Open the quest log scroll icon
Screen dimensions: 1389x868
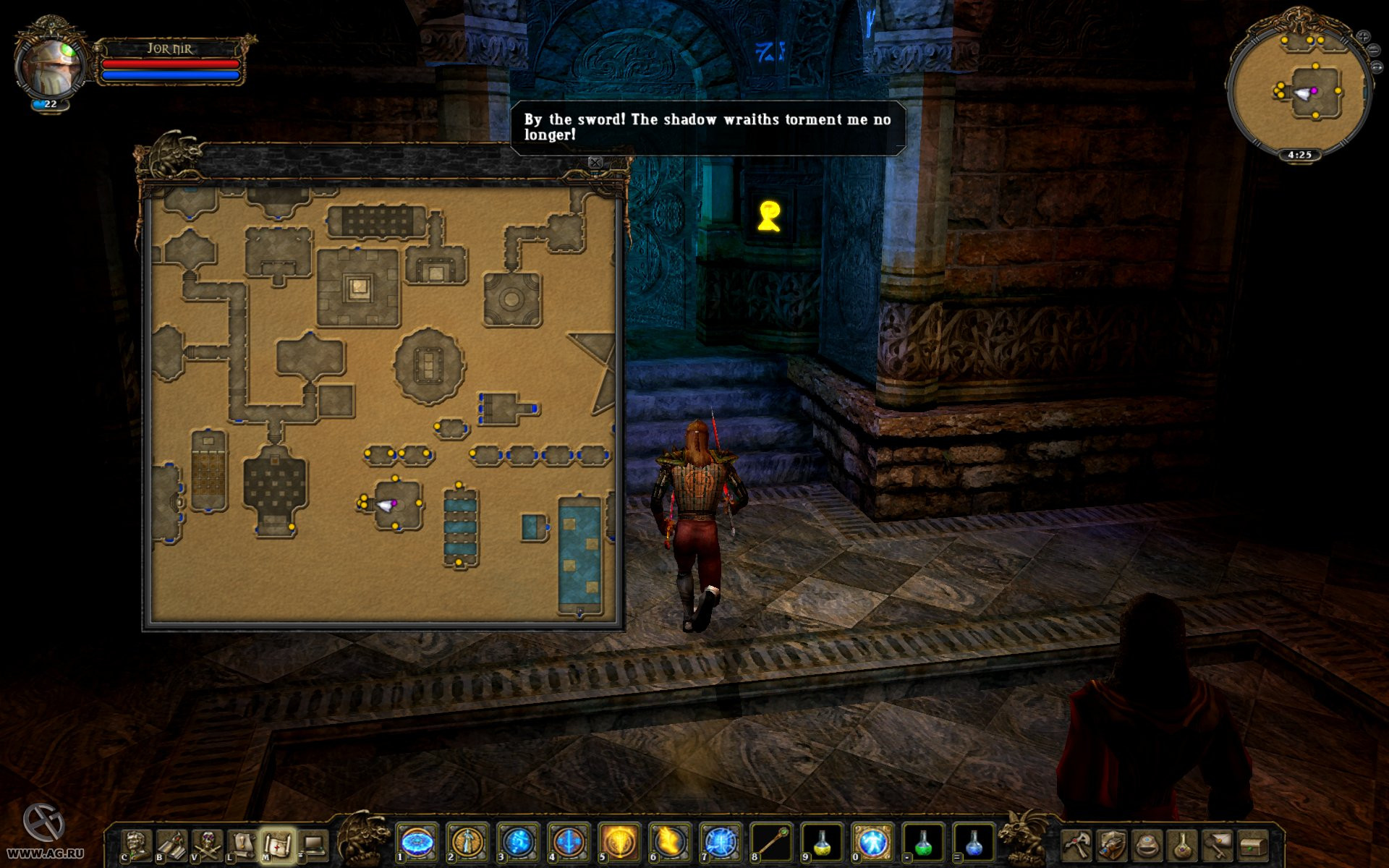coord(242,844)
